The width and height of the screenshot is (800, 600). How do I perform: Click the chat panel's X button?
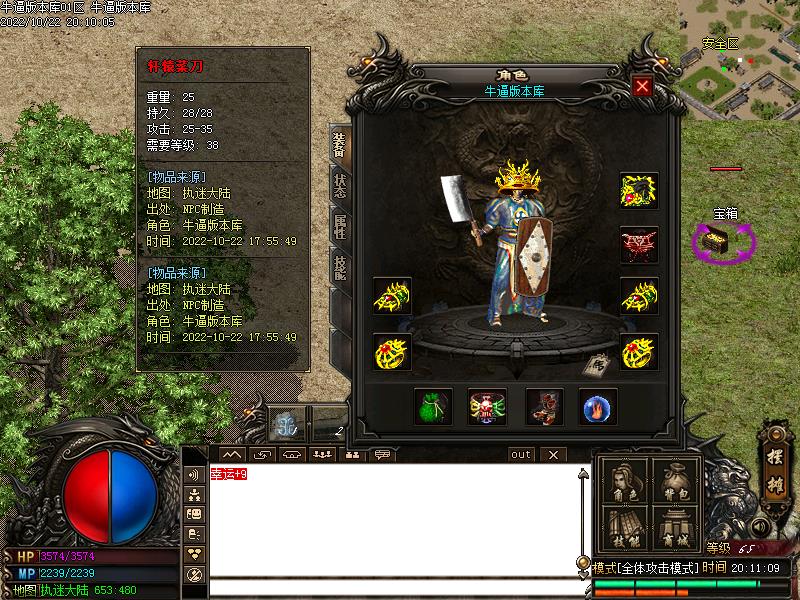coord(552,454)
